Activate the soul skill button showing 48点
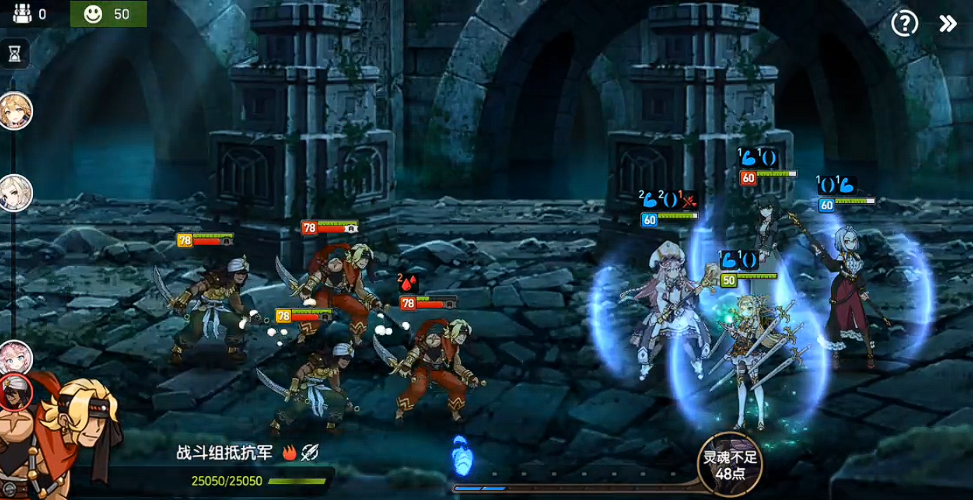 tap(728, 465)
